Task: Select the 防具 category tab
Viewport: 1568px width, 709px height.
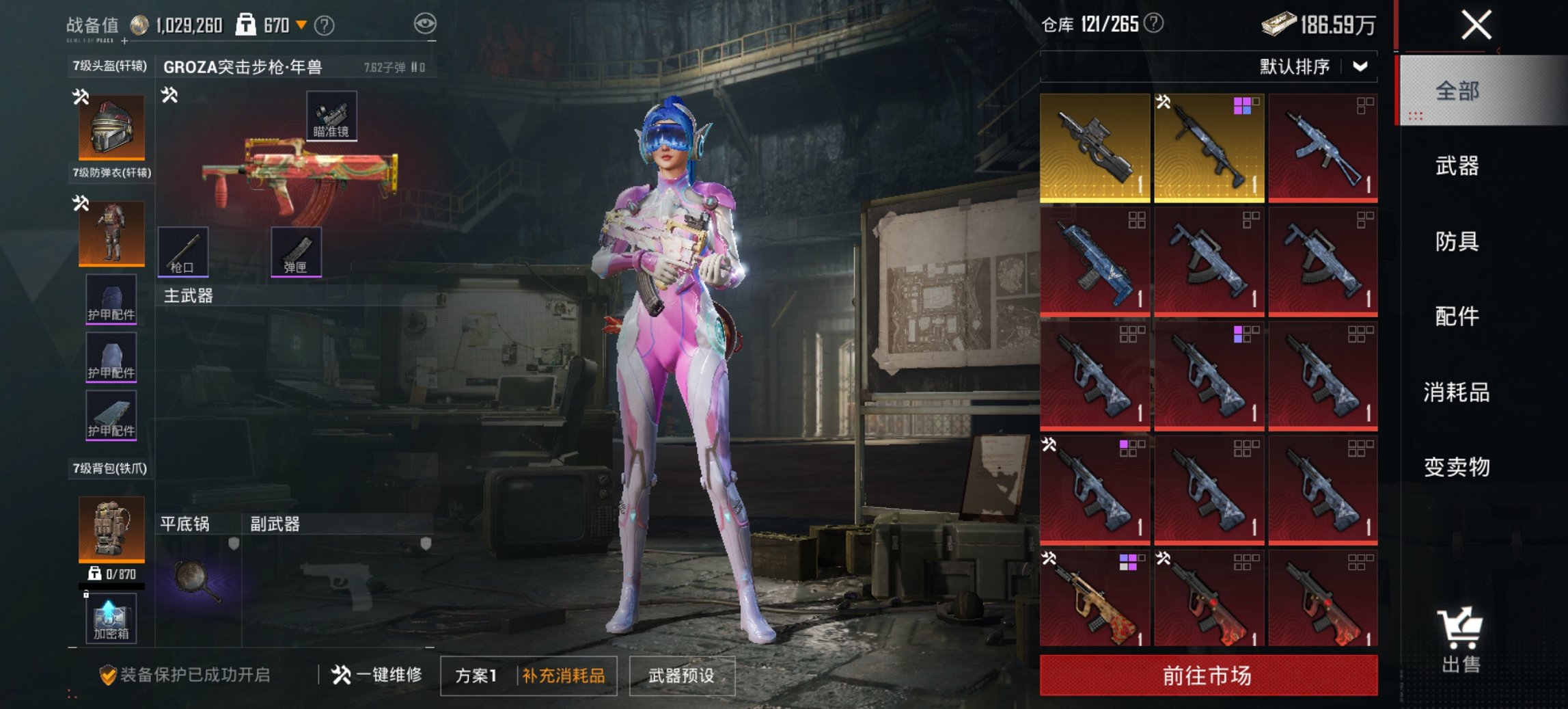Action: pyautogui.click(x=1457, y=241)
